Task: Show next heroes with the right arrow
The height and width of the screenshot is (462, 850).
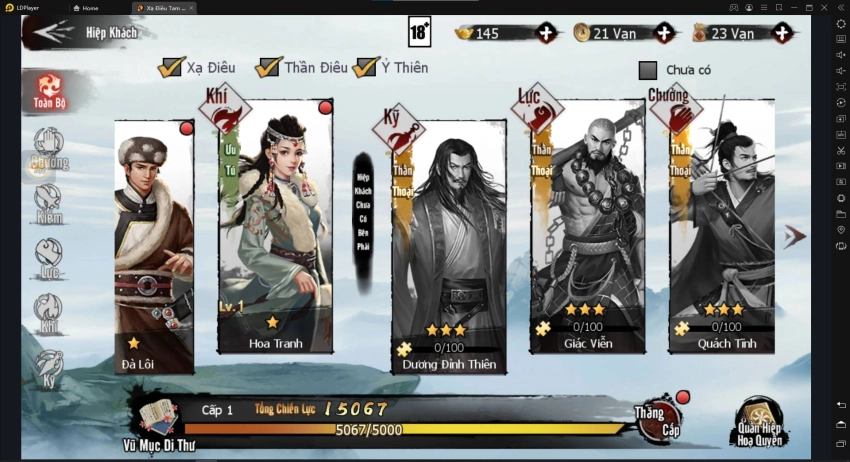Action: 794,236
